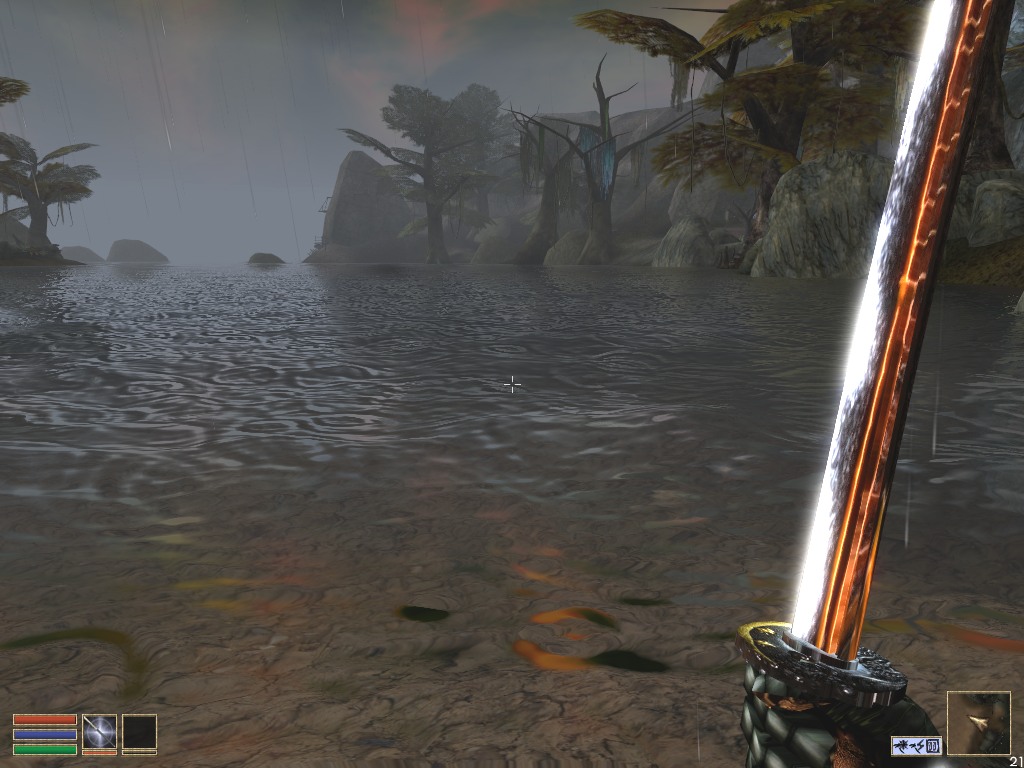This screenshot has width=1024, height=768.
Task: Select the empty magic slot box
Action: (x=139, y=731)
